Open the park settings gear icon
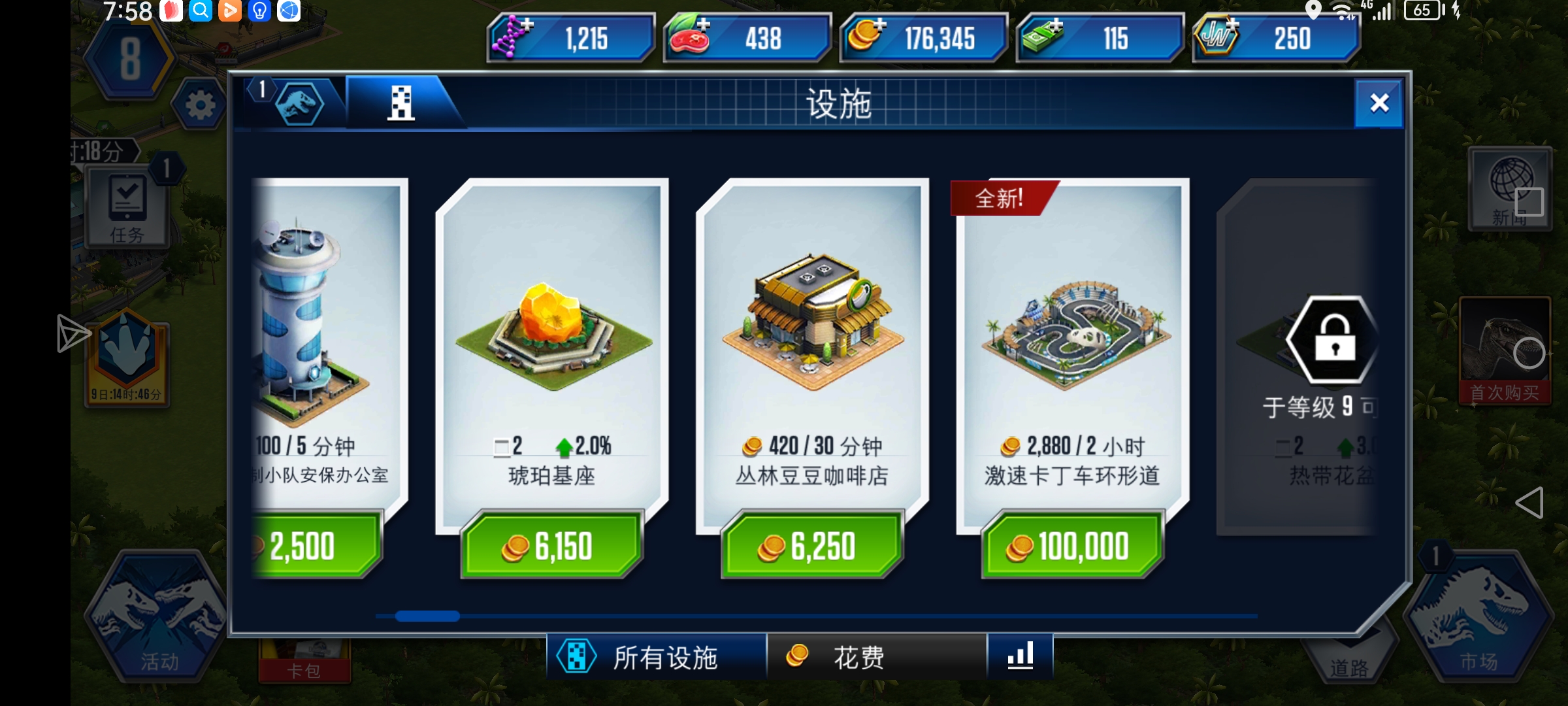The image size is (1568, 706). (198, 105)
